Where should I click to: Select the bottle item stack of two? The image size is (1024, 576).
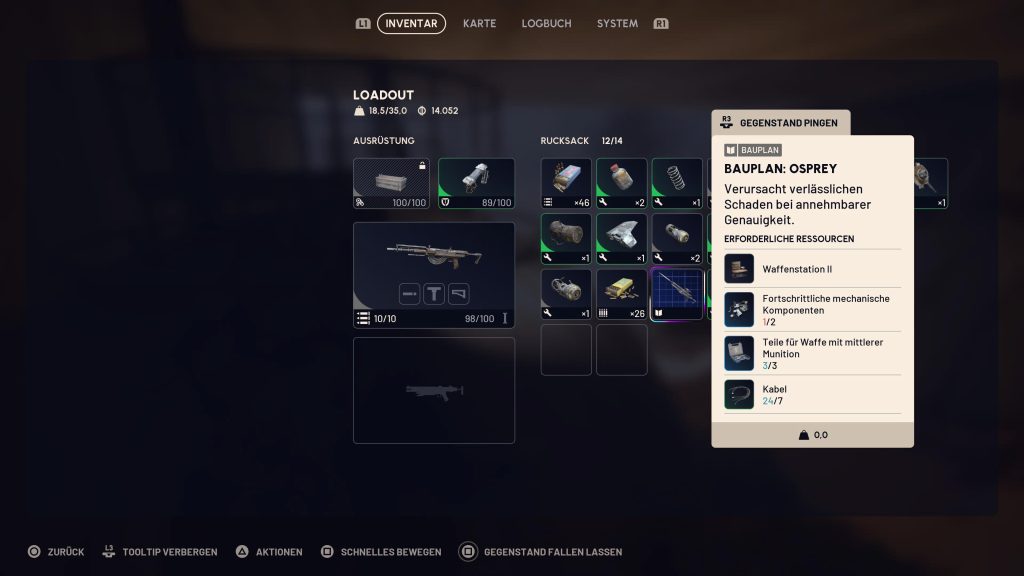coord(622,183)
